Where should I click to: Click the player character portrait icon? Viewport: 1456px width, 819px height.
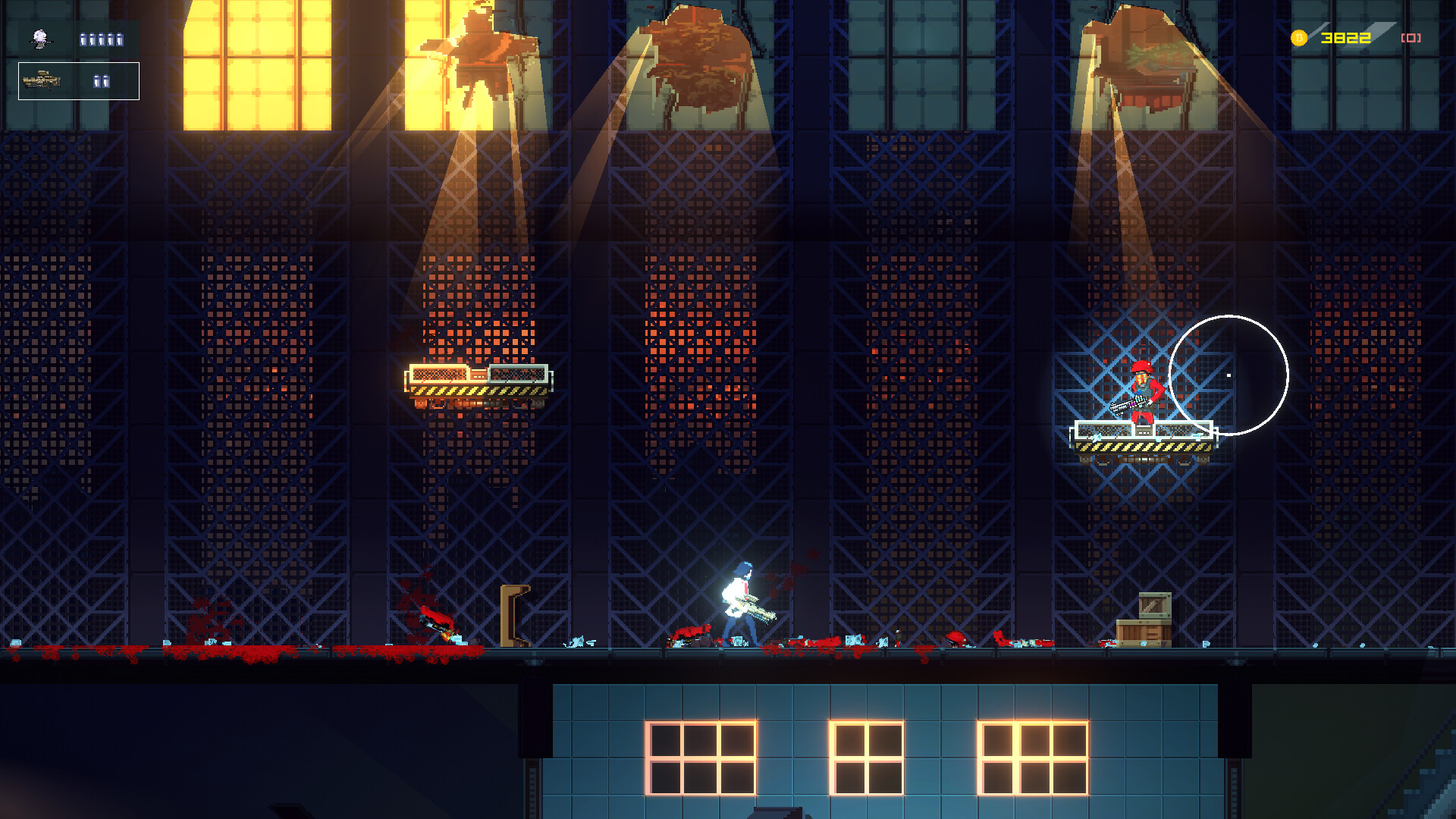pyautogui.click(x=40, y=38)
